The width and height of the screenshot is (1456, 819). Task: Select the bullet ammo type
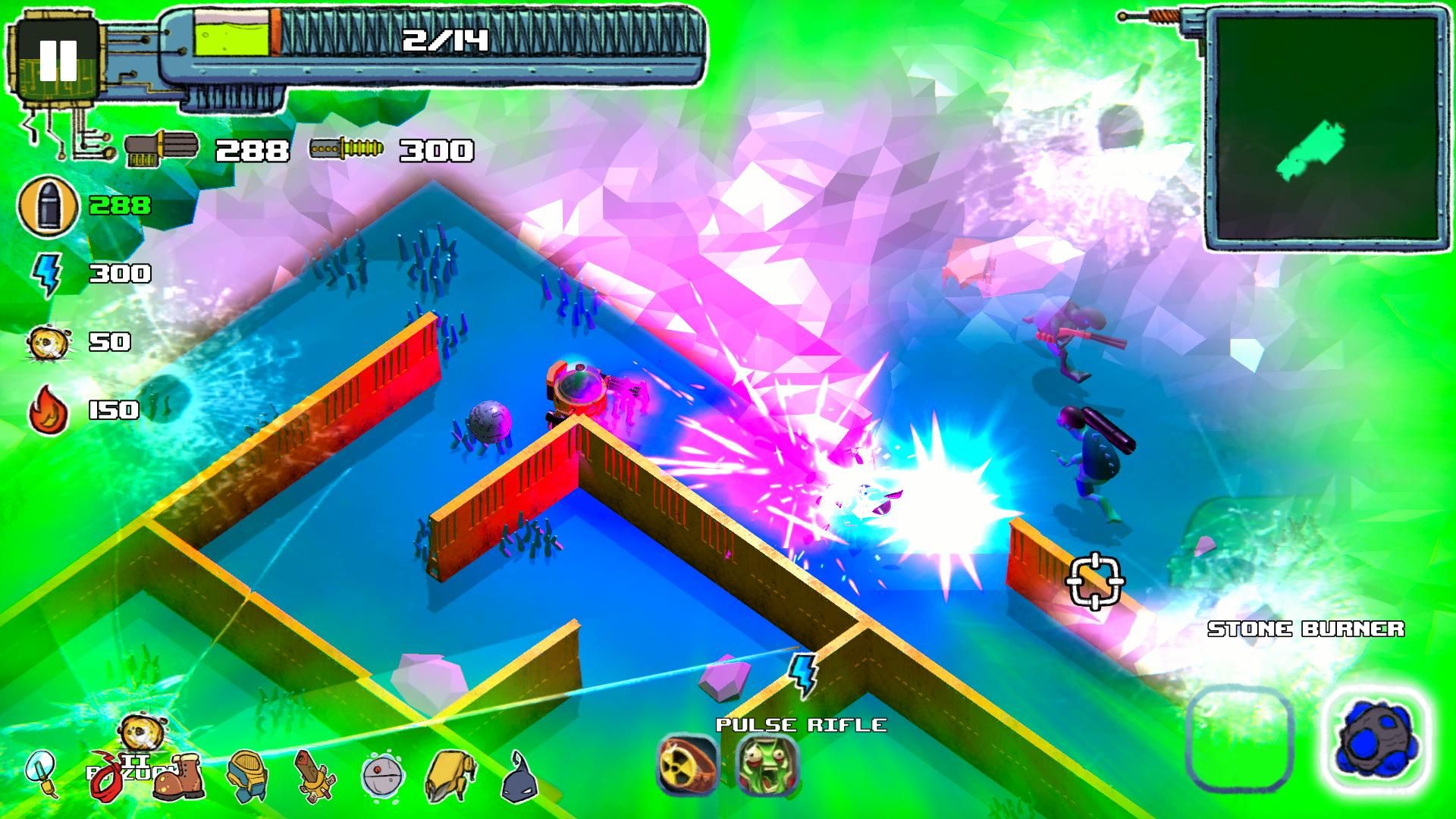tap(49, 206)
